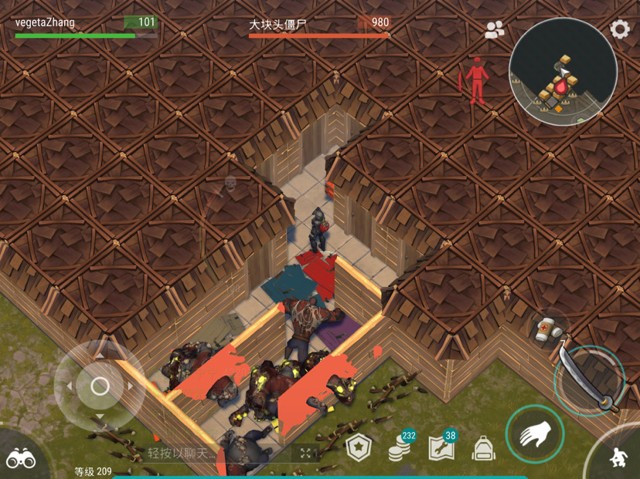The width and height of the screenshot is (640, 479).
Task: Activate the hand interact button
Action: click(532, 433)
